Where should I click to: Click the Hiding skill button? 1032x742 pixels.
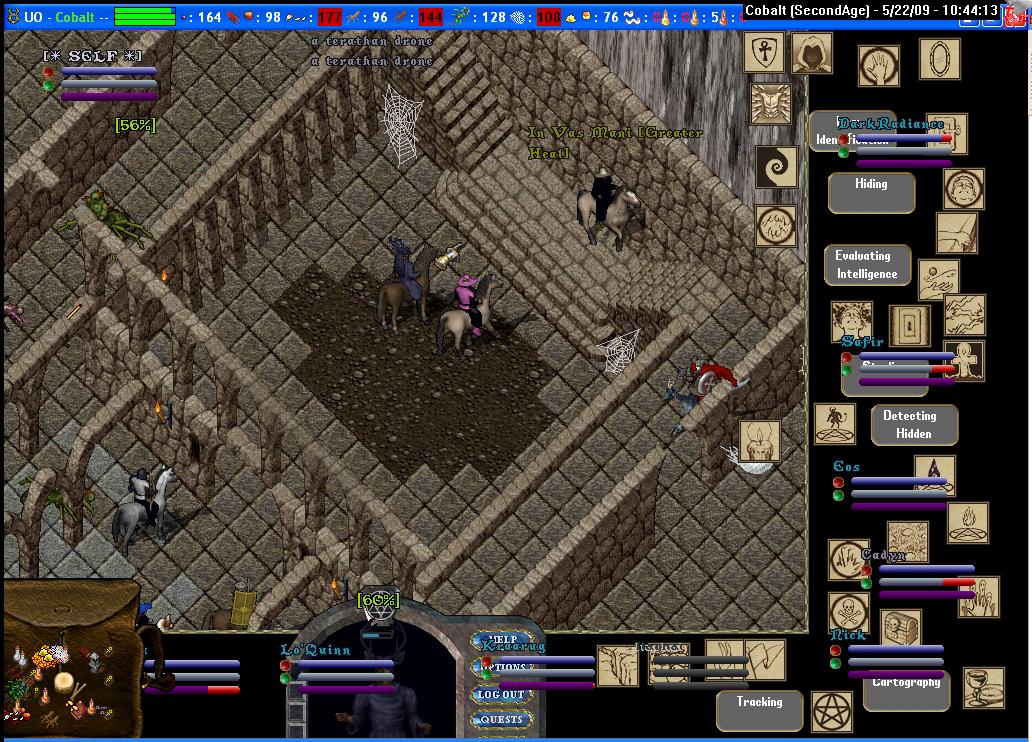click(x=871, y=192)
